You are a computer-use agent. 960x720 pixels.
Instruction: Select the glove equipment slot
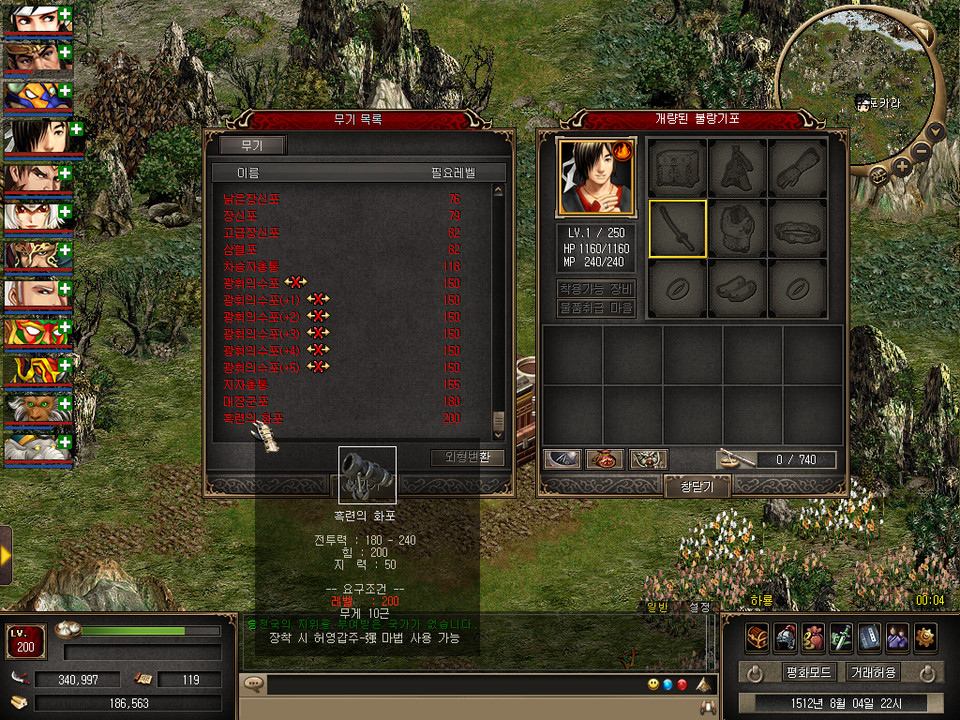coord(799,168)
